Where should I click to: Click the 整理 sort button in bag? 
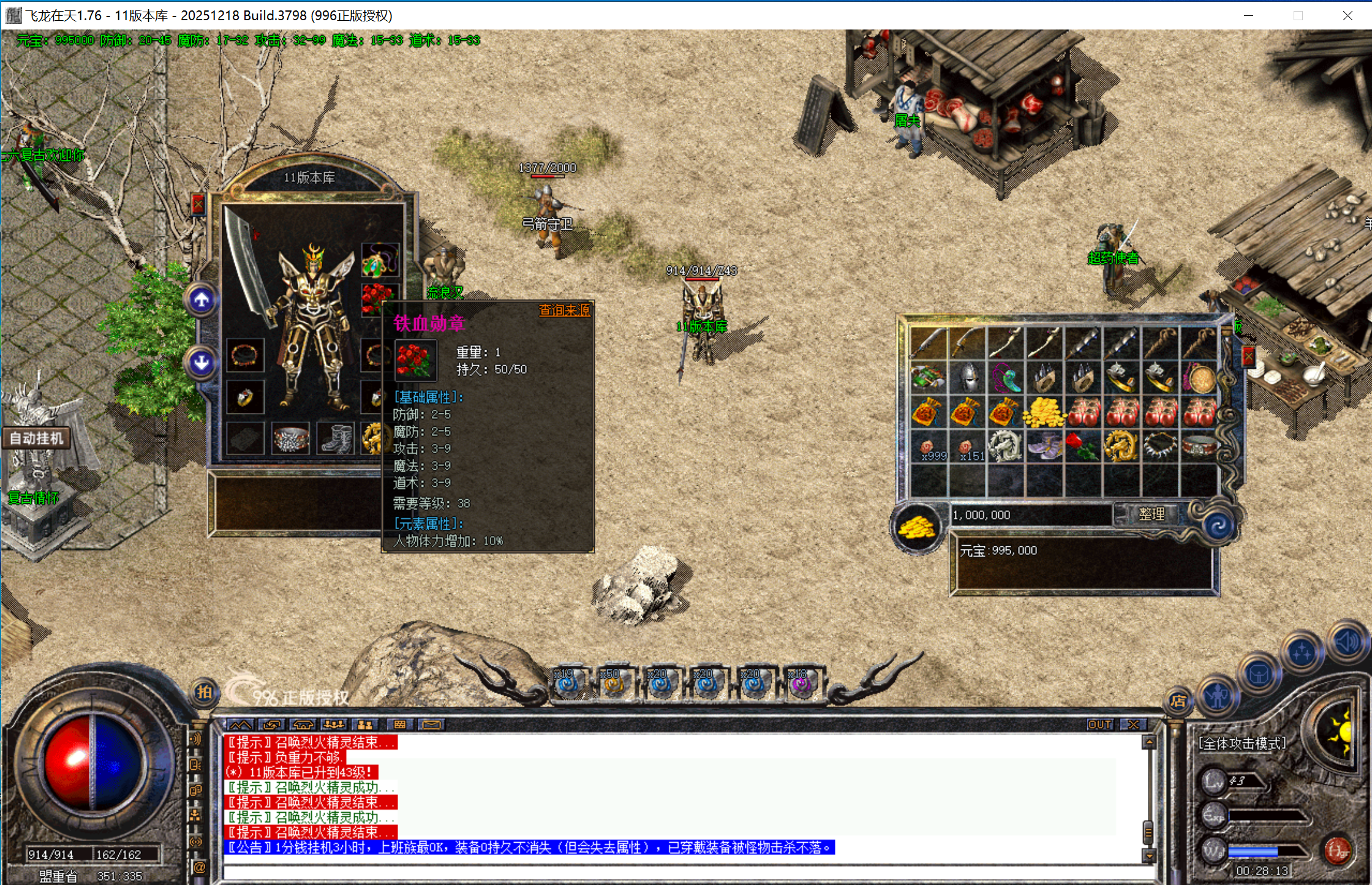pyautogui.click(x=1151, y=514)
